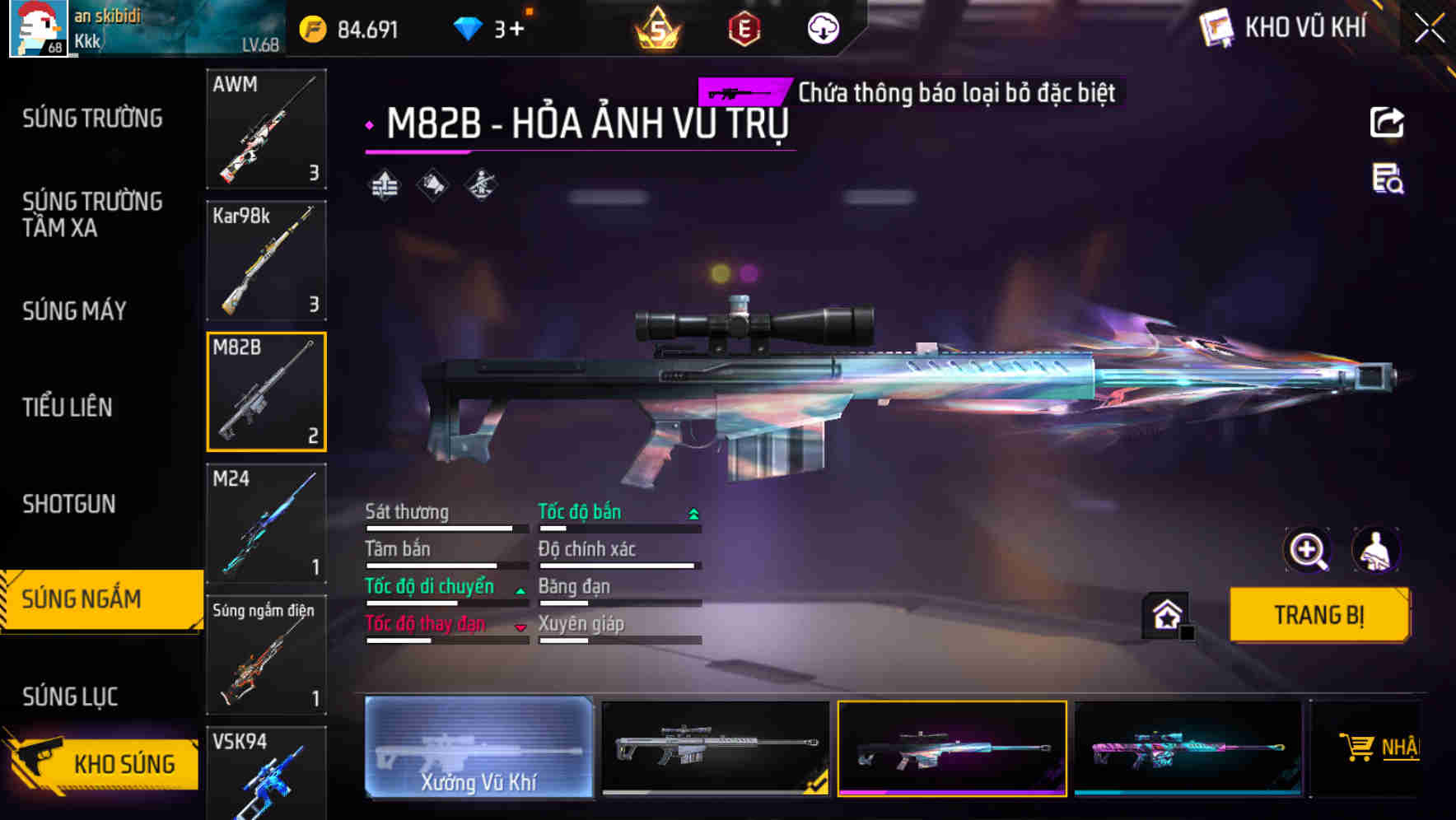Image resolution: width=1456 pixels, height=820 pixels.
Task: Toggle the gun attribute badge under weapon name
Action: (480, 185)
